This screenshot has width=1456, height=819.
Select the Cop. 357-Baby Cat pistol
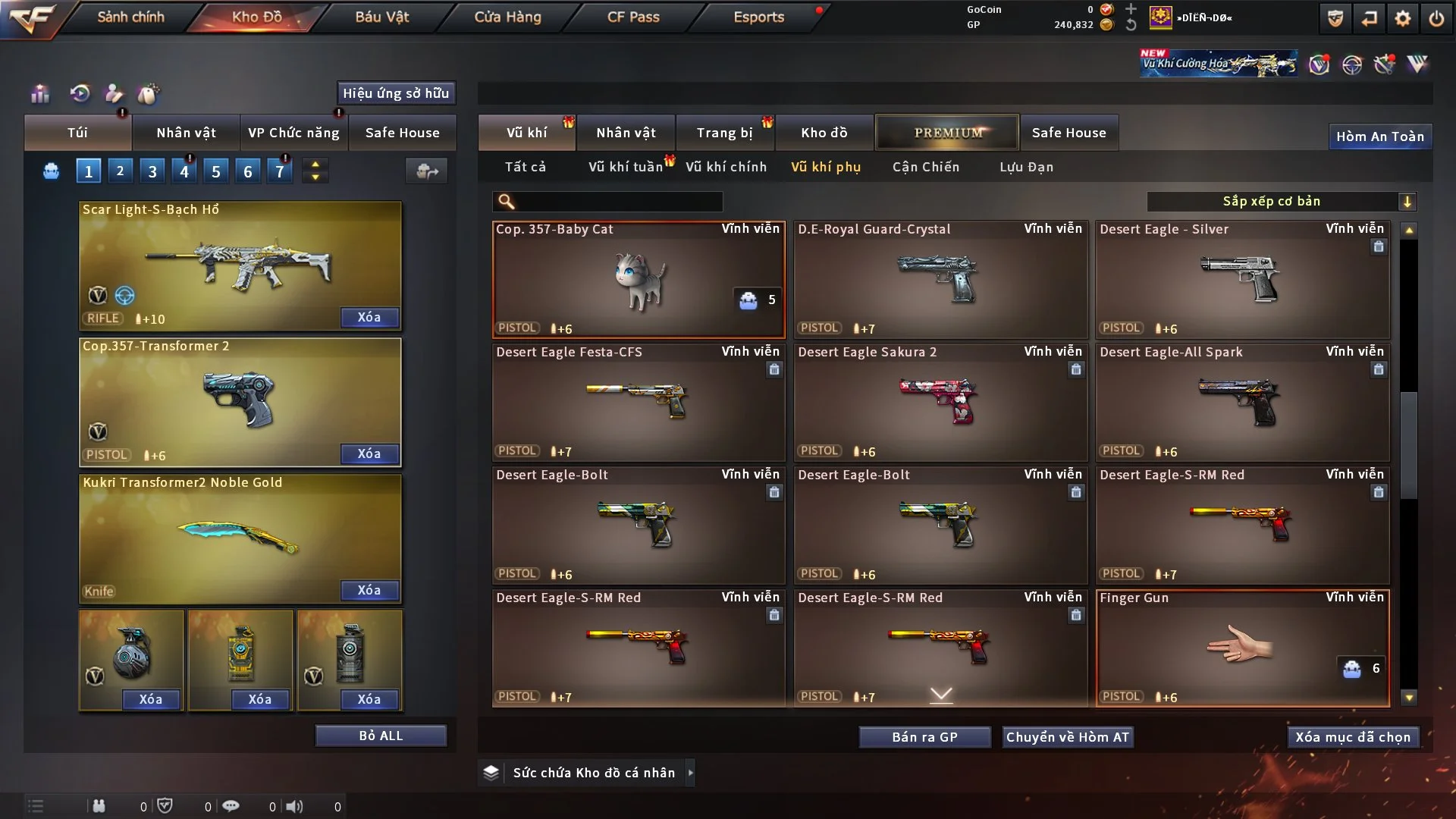(639, 279)
